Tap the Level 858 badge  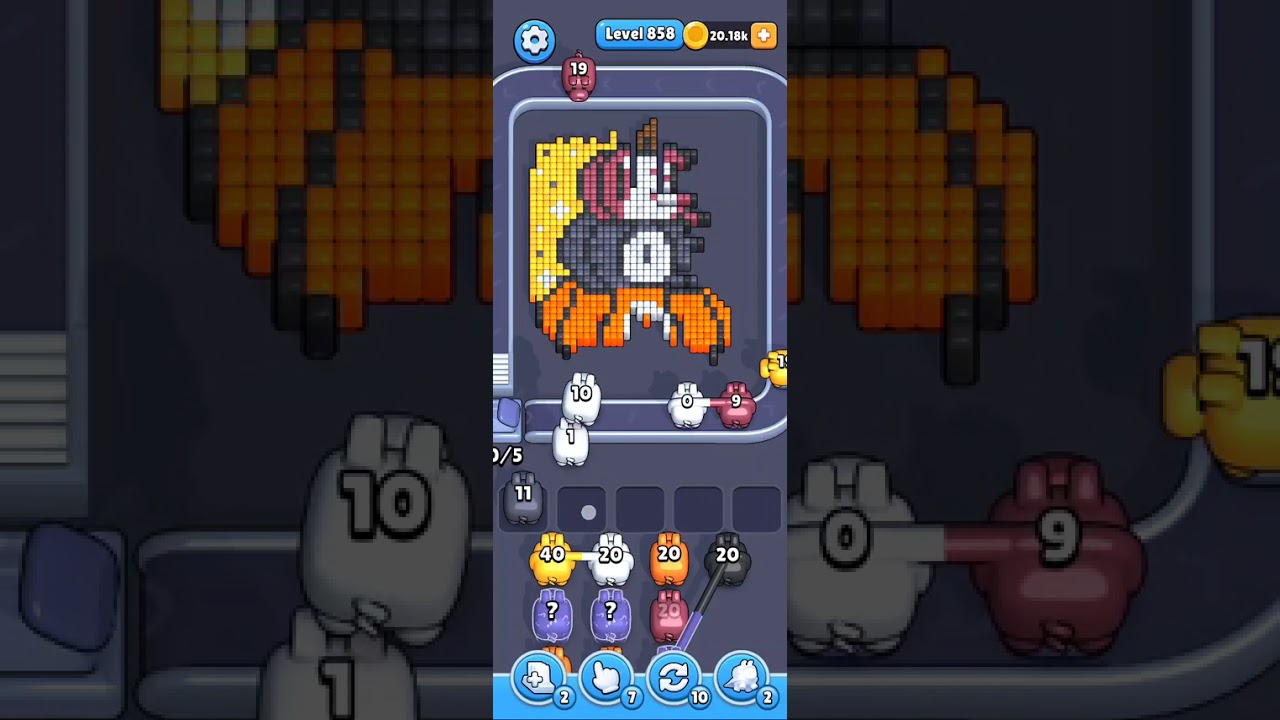[x=640, y=33]
